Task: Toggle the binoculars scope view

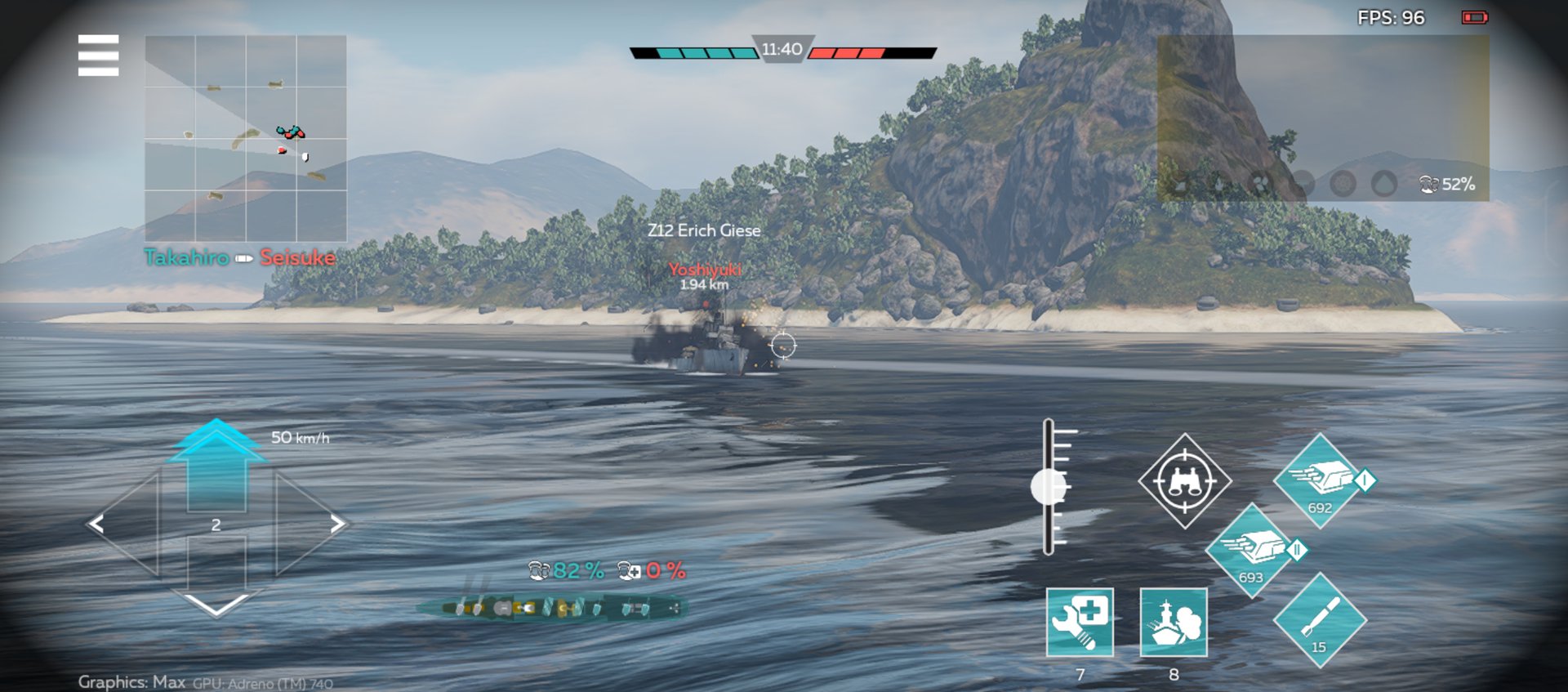Action: click(1185, 481)
